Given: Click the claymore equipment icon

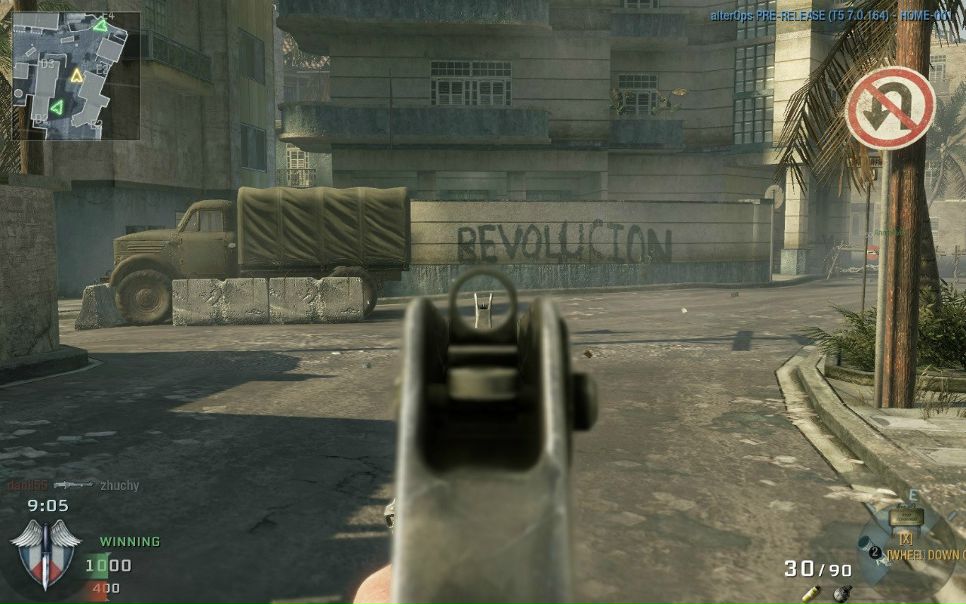Looking at the screenshot, I should pos(906,517).
